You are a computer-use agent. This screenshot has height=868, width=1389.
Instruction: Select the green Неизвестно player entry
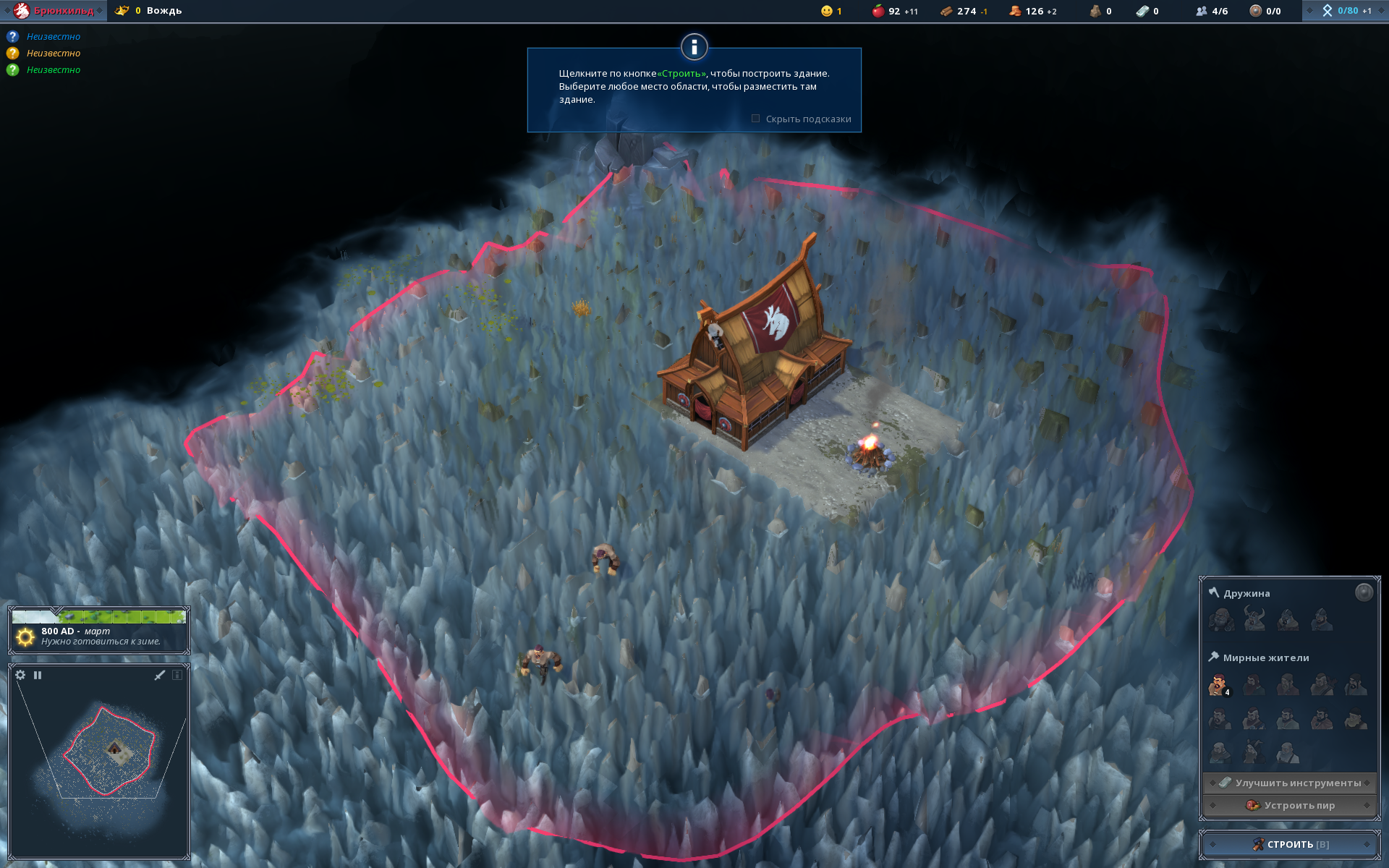tap(53, 70)
